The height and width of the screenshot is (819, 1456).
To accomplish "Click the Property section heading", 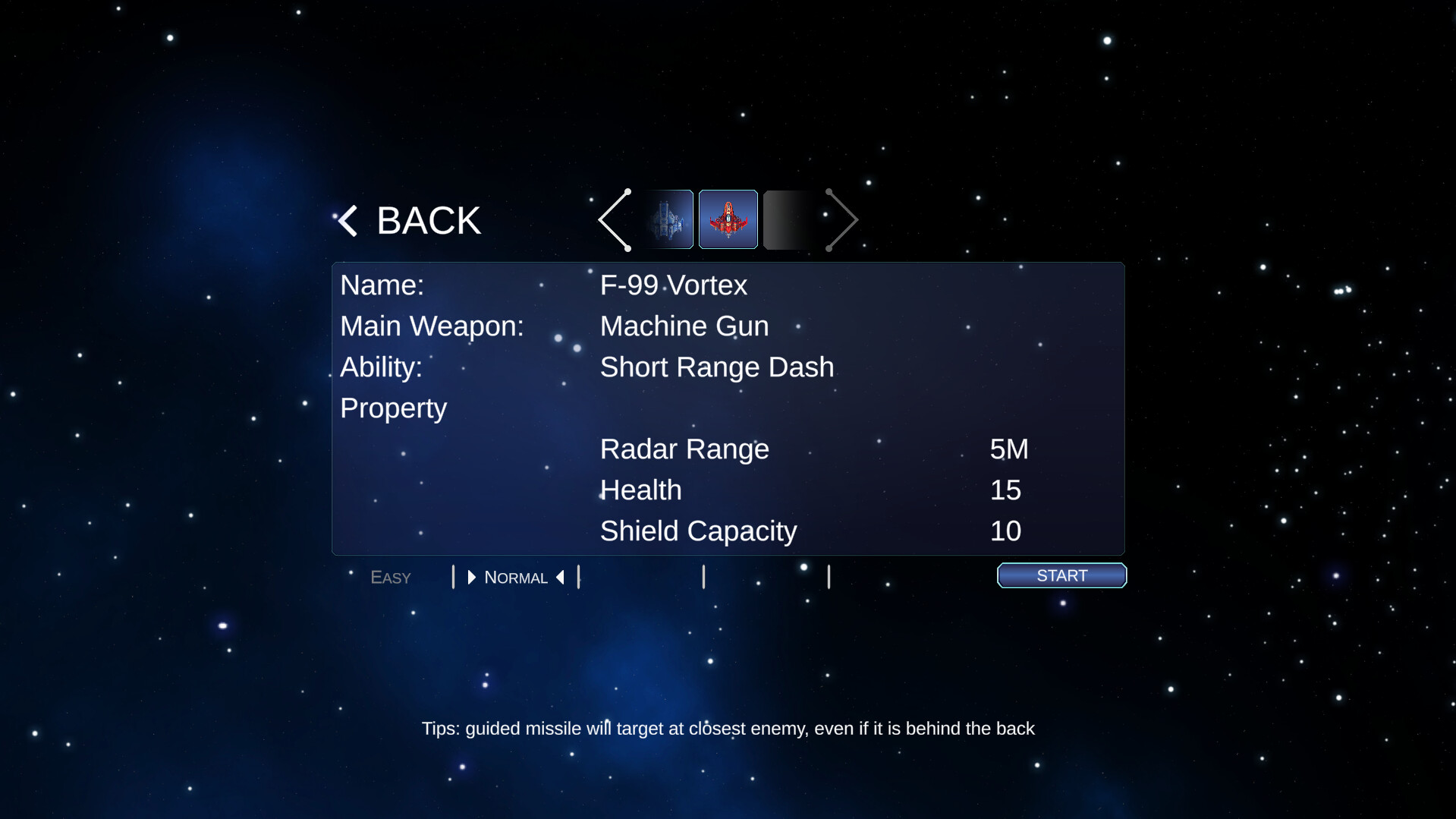I will coord(393,408).
